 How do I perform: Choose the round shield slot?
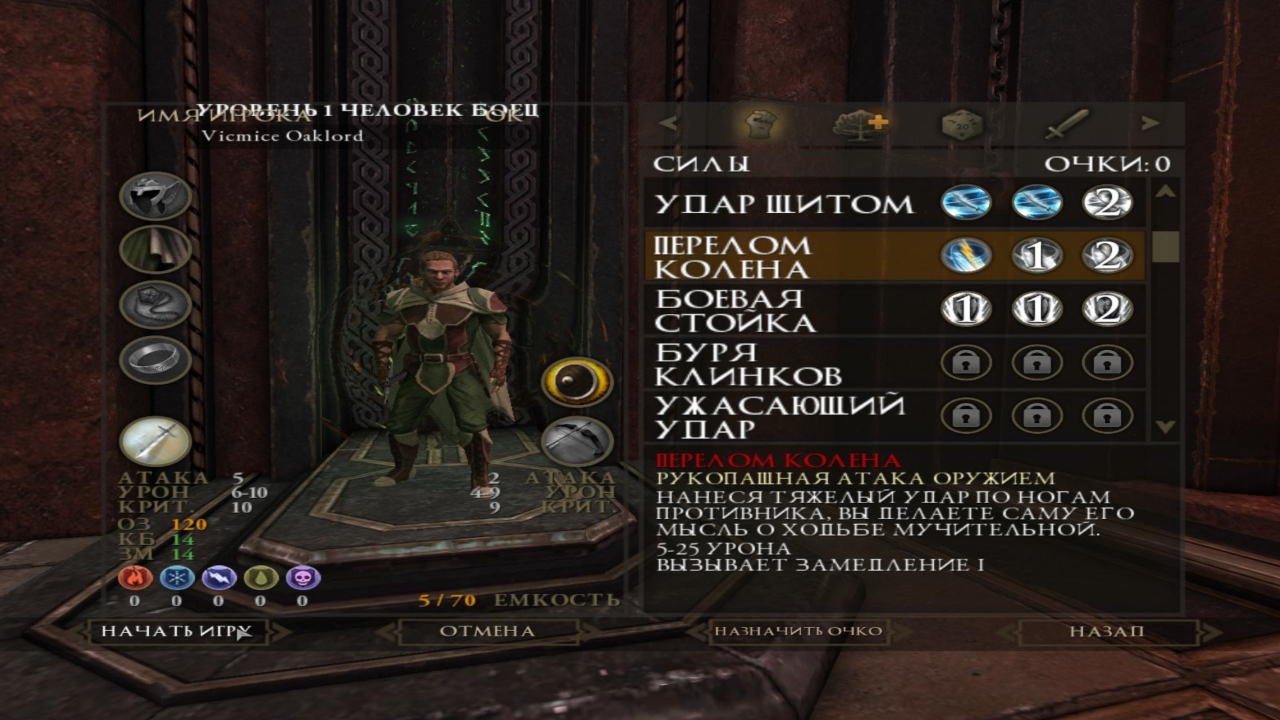(x=577, y=382)
